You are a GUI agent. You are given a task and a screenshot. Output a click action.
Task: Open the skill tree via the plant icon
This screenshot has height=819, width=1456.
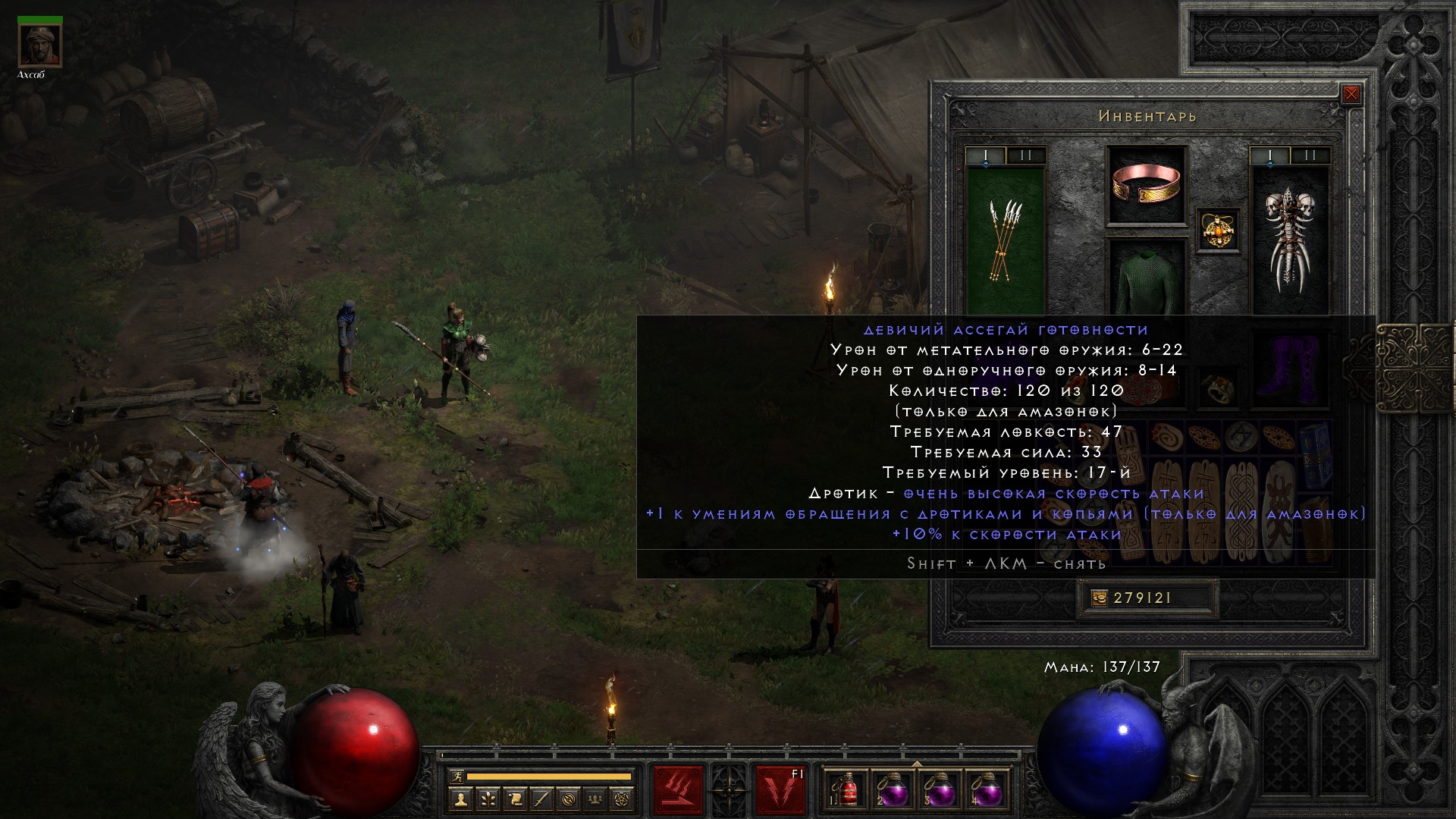coord(488,799)
